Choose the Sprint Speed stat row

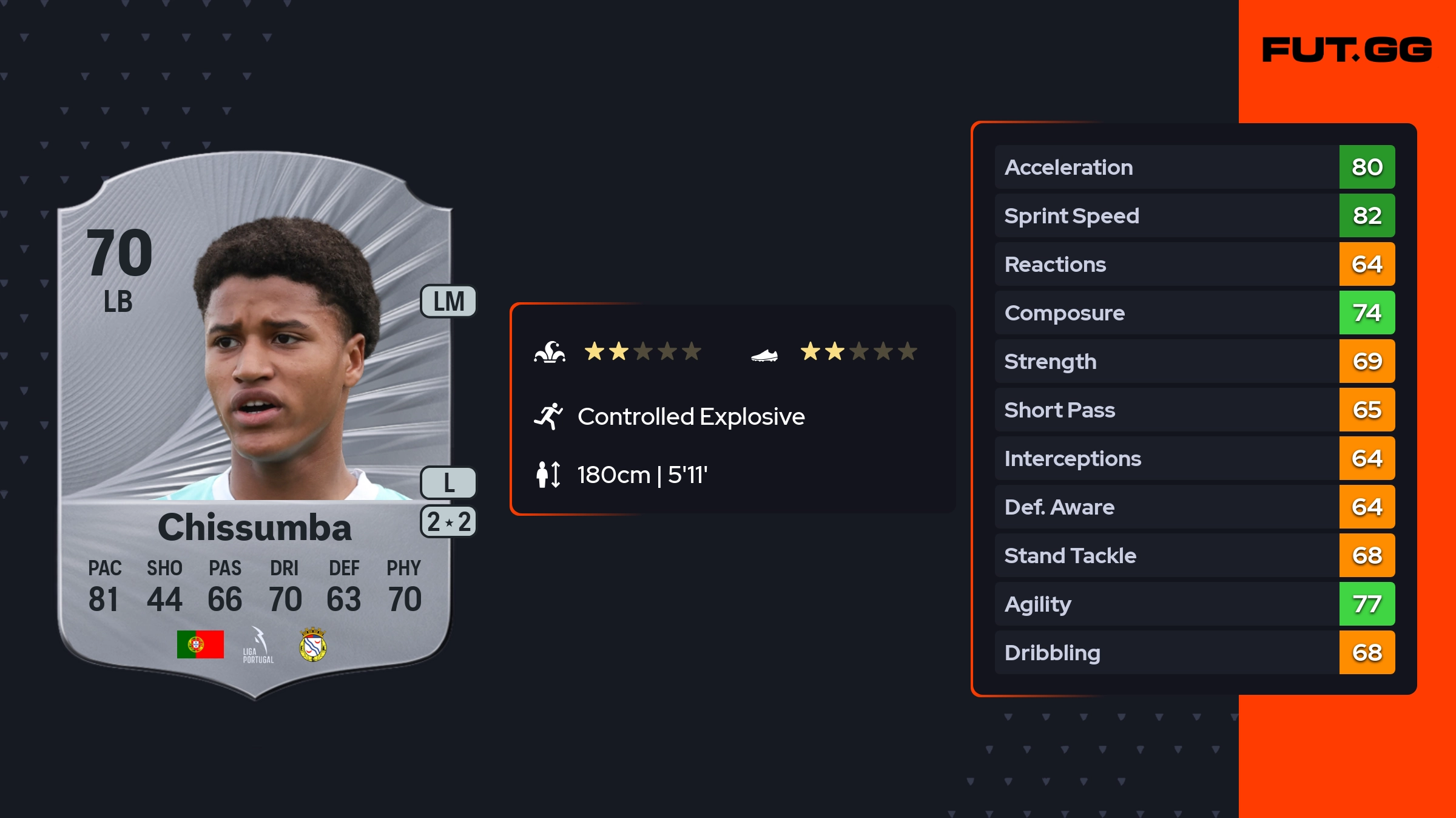pos(1194,216)
